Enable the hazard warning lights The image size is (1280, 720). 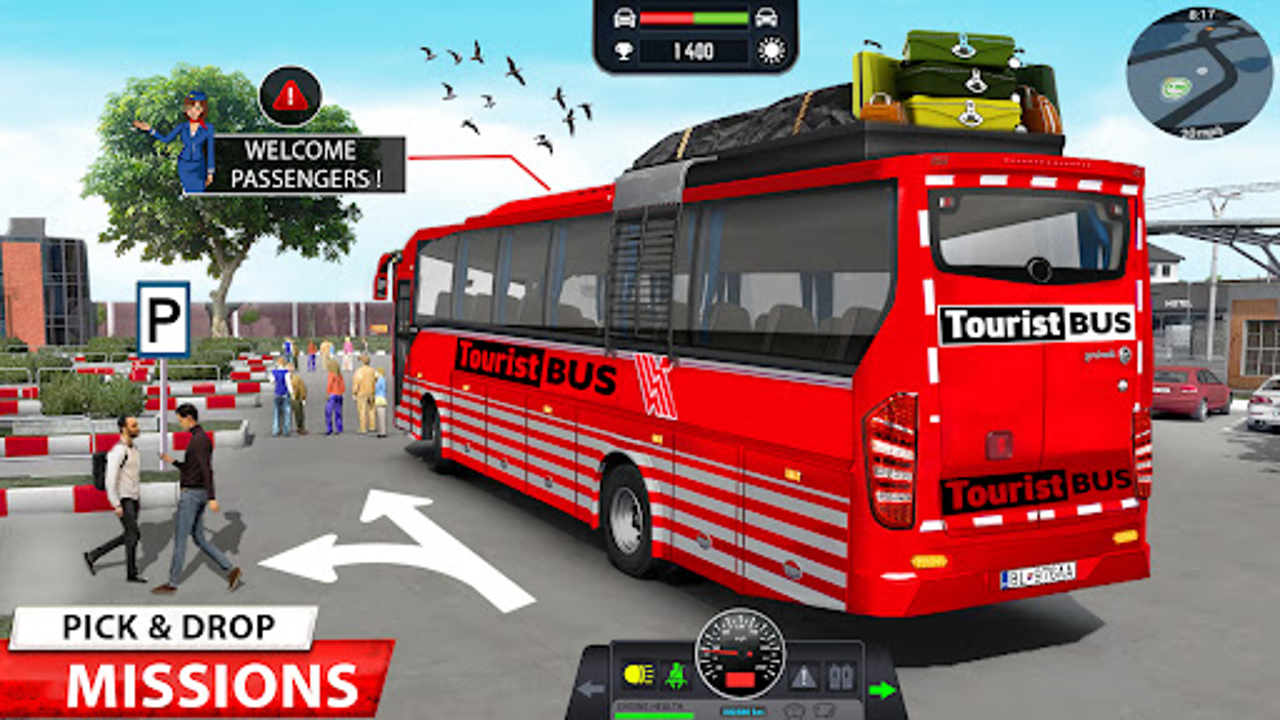click(803, 674)
